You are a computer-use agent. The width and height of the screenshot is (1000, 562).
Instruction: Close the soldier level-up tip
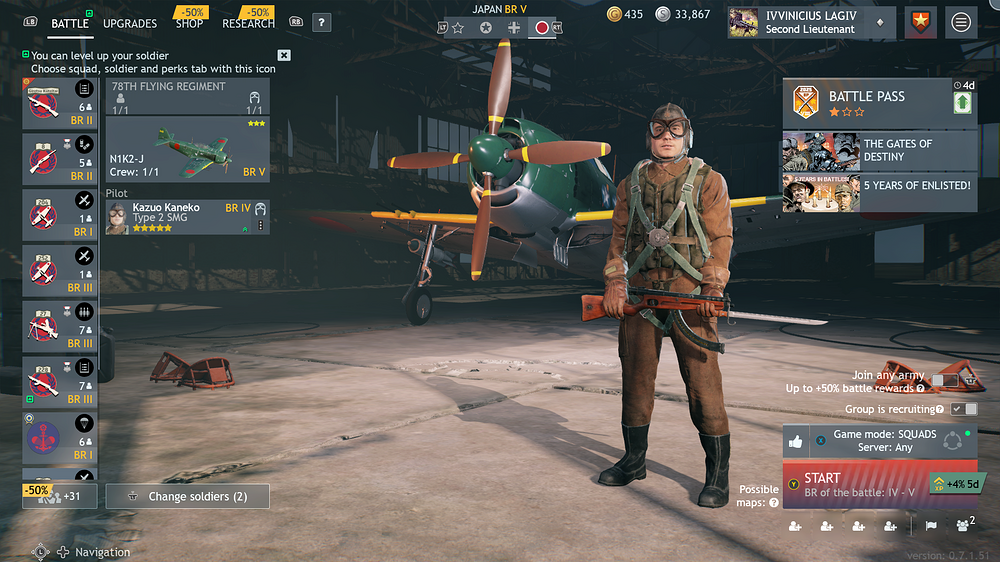point(284,56)
